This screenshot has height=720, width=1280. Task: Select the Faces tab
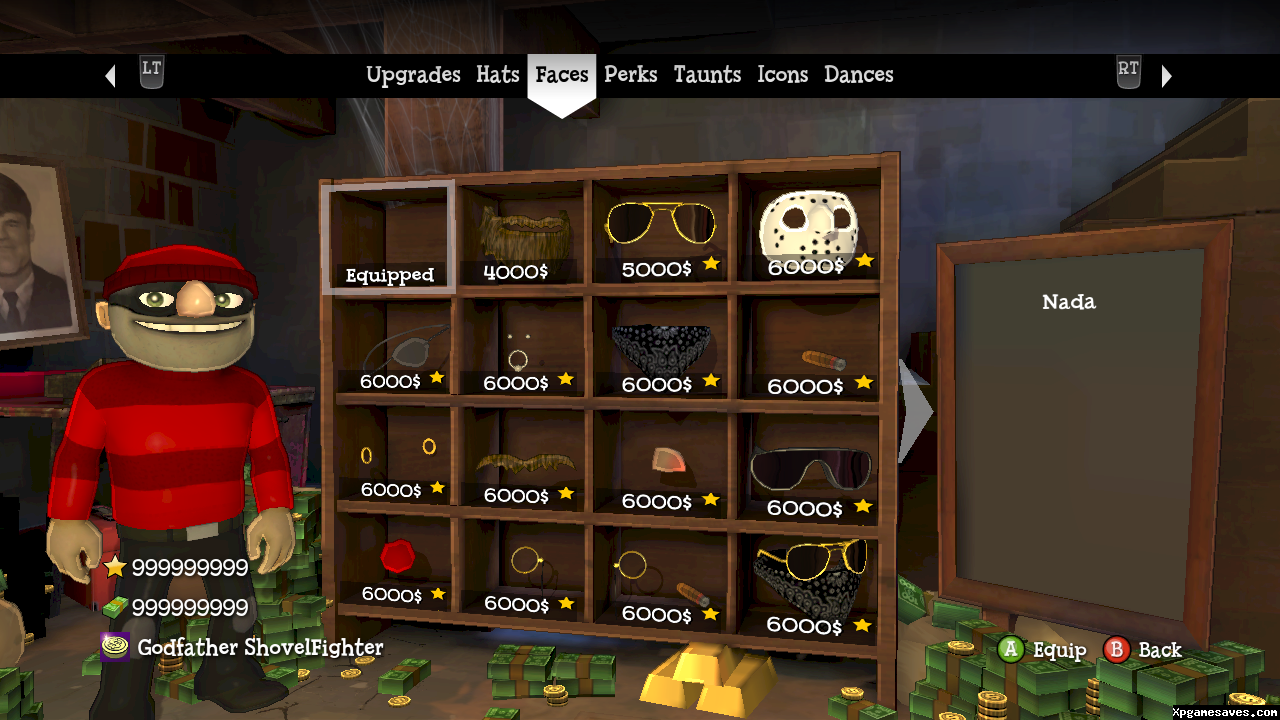click(562, 75)
